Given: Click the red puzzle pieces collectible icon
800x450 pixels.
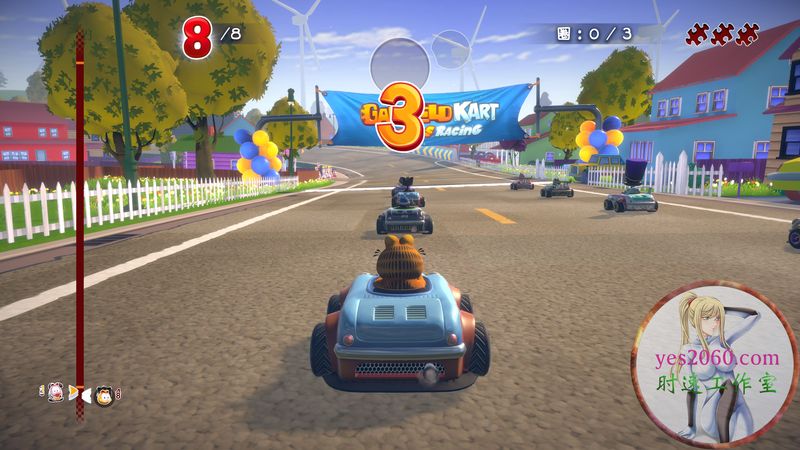Looking at the screenshot, I should (x=721, y=36).
